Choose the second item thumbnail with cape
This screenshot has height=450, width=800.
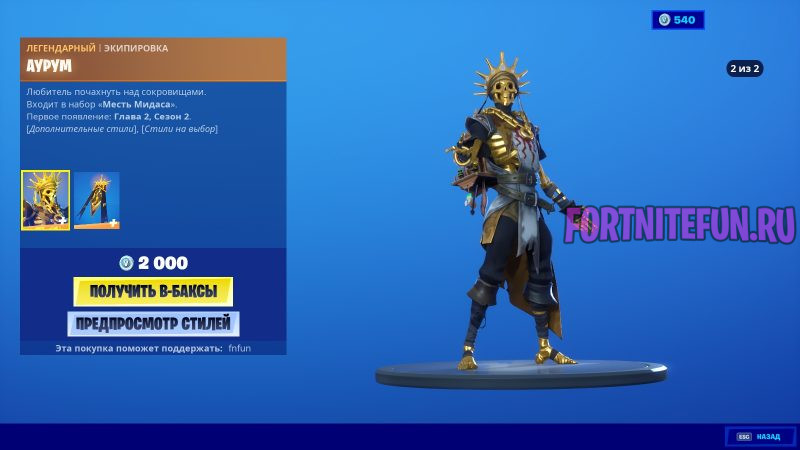[x=96, y=200]
